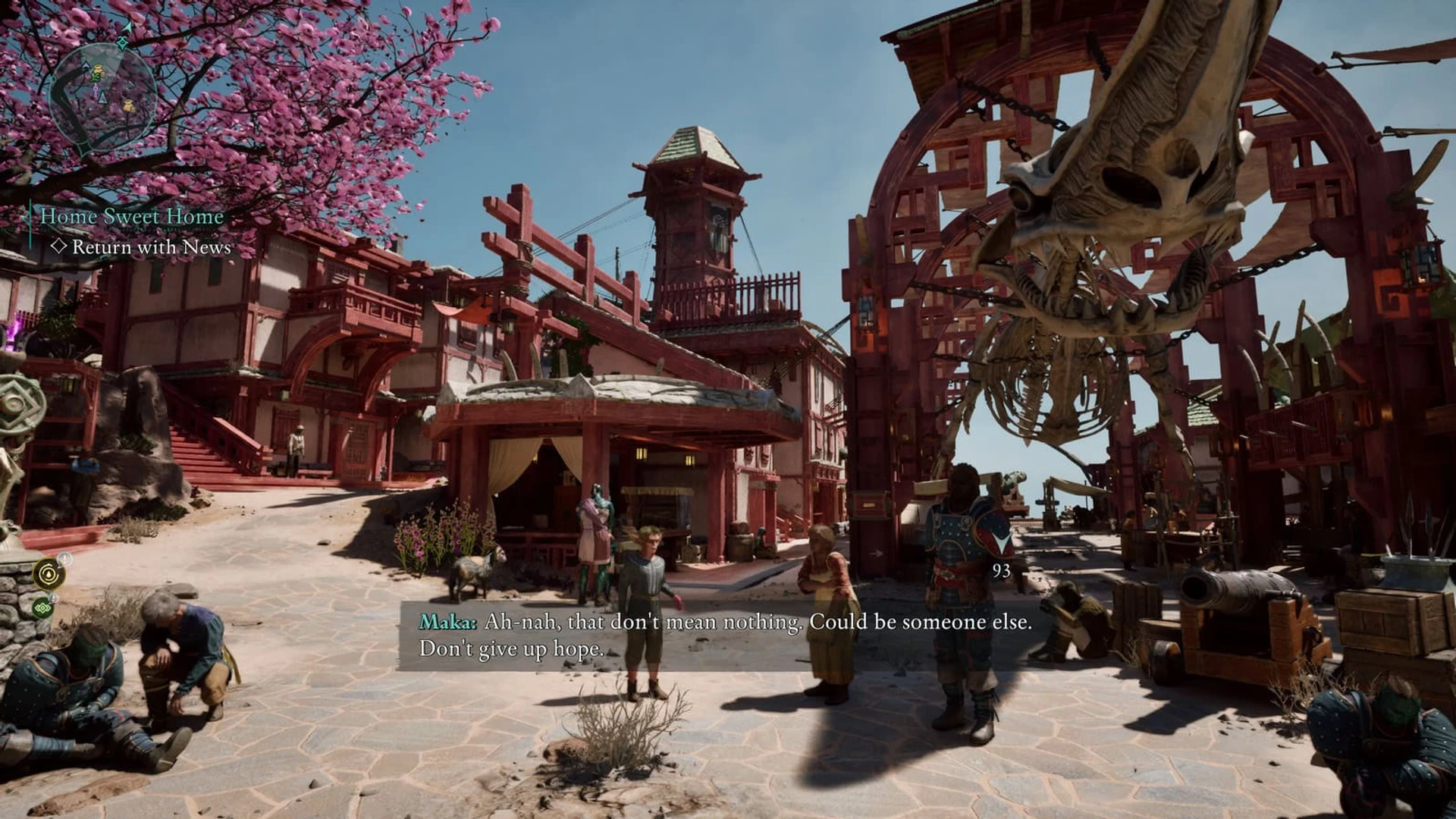
Task: Activate the yellow spiral droplet ability icon
Action: click(49, 574)
